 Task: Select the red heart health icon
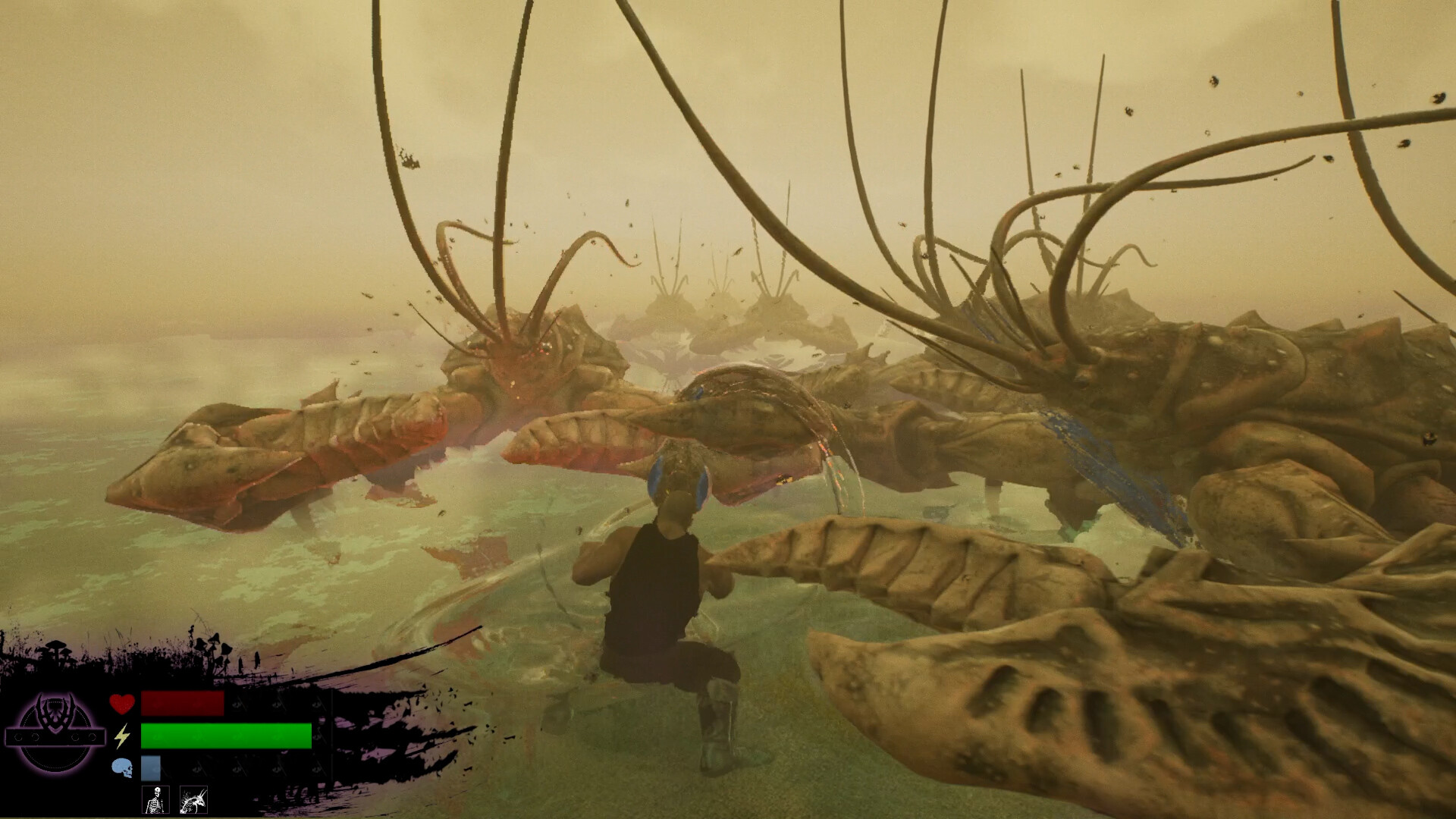pyautogui.click(x=122, y=704)
